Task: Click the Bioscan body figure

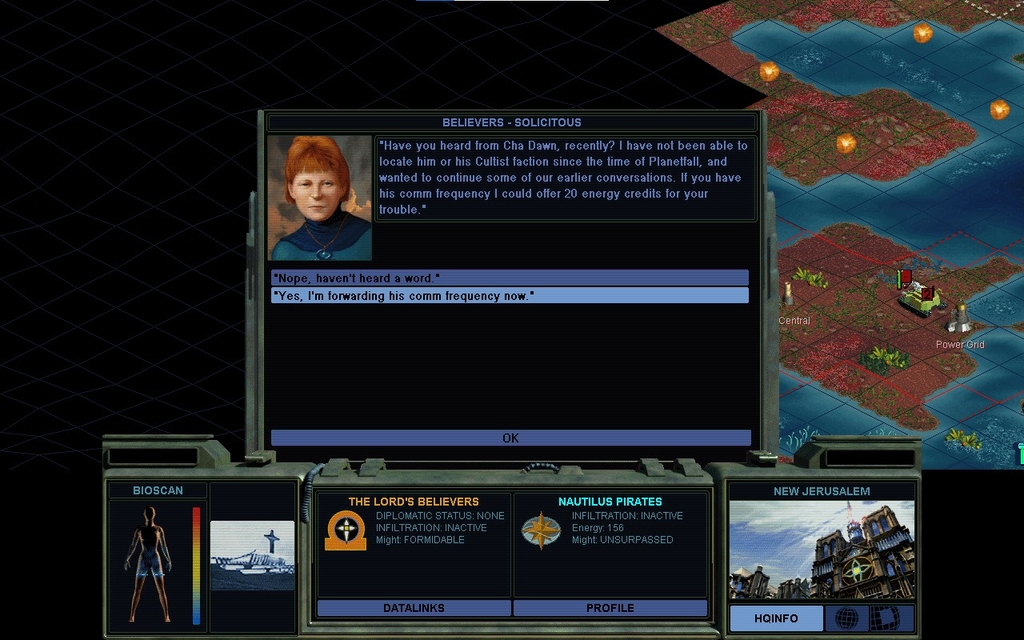Action: [149, 564]
